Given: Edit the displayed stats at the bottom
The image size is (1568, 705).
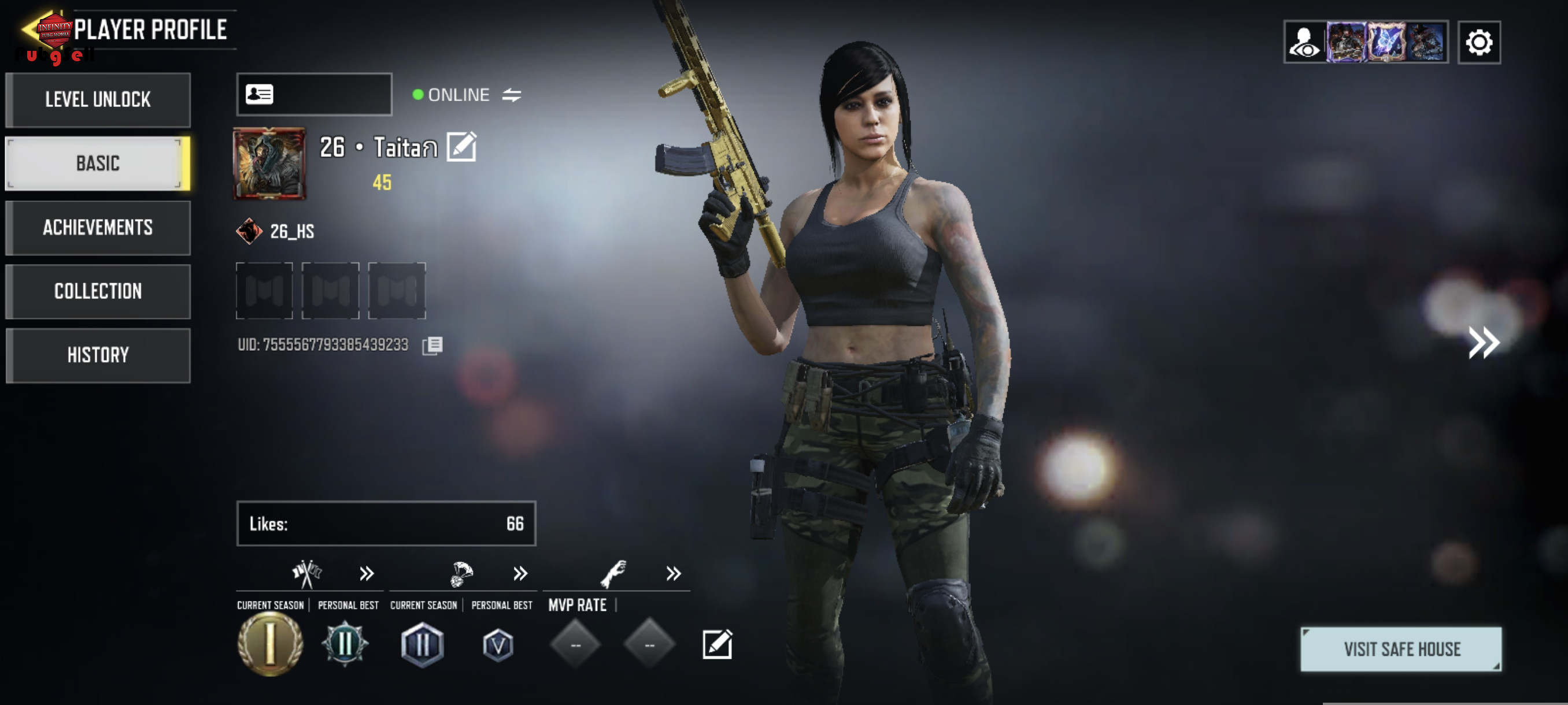Looking at the screenshot, I should point(717,644).
